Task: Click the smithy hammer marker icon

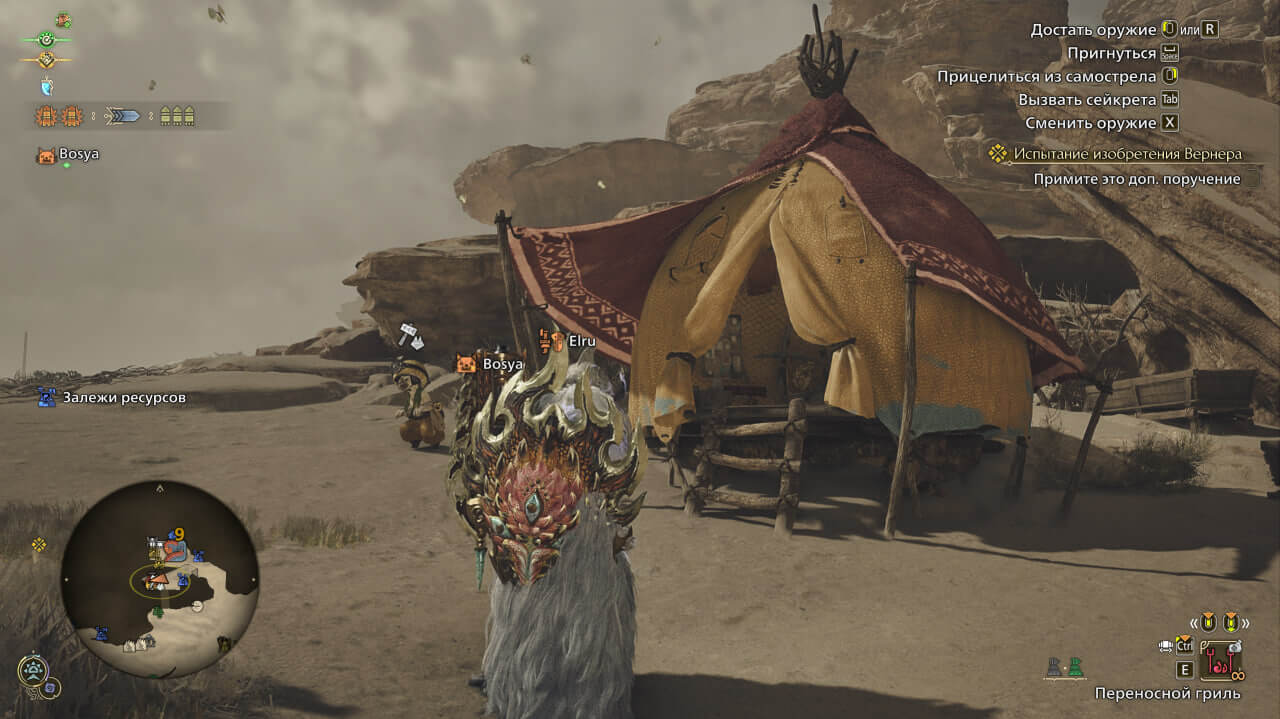Action: (x=410, y=335)
